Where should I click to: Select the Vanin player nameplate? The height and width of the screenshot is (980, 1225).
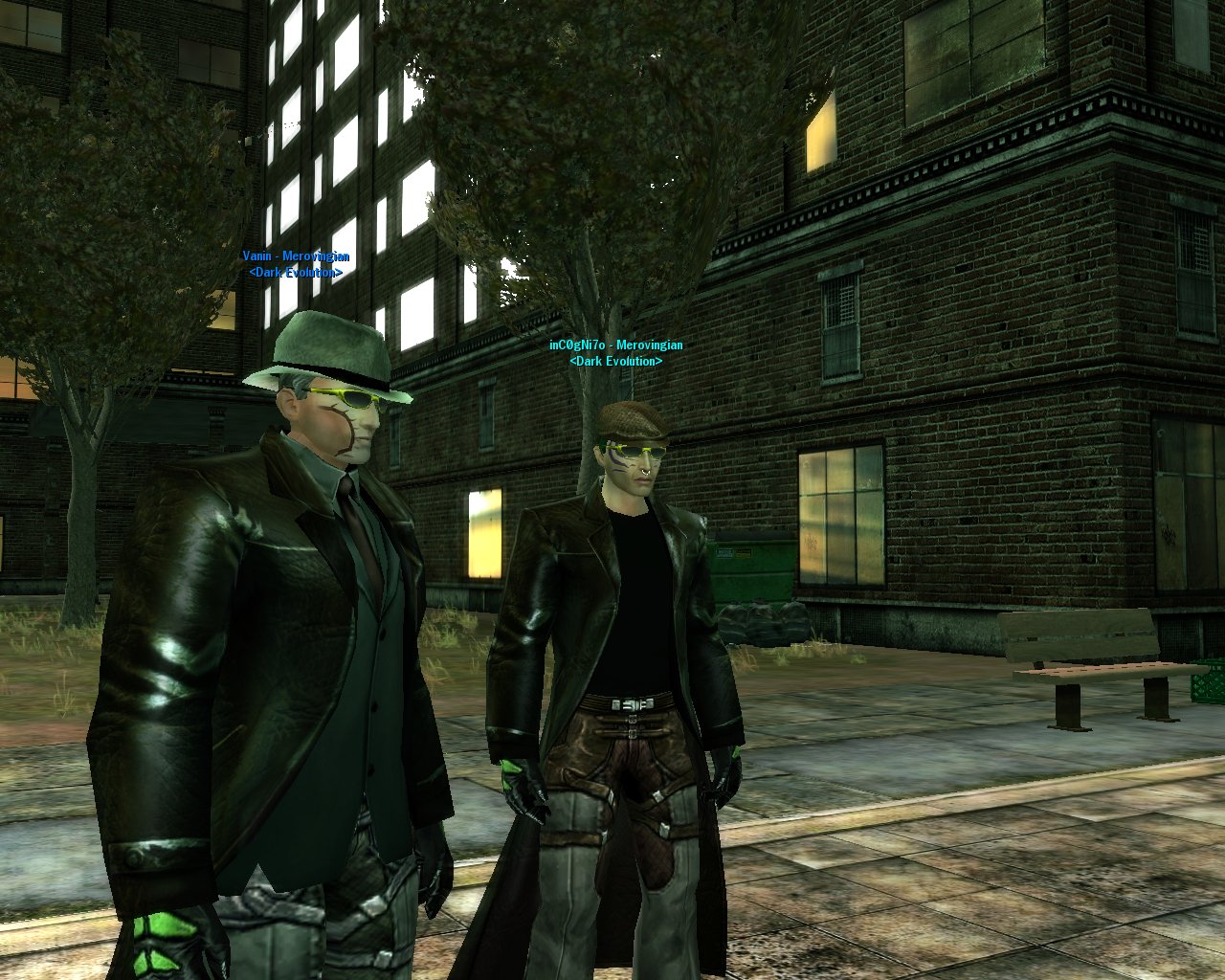pyautogui.click(x=295, y=256)
